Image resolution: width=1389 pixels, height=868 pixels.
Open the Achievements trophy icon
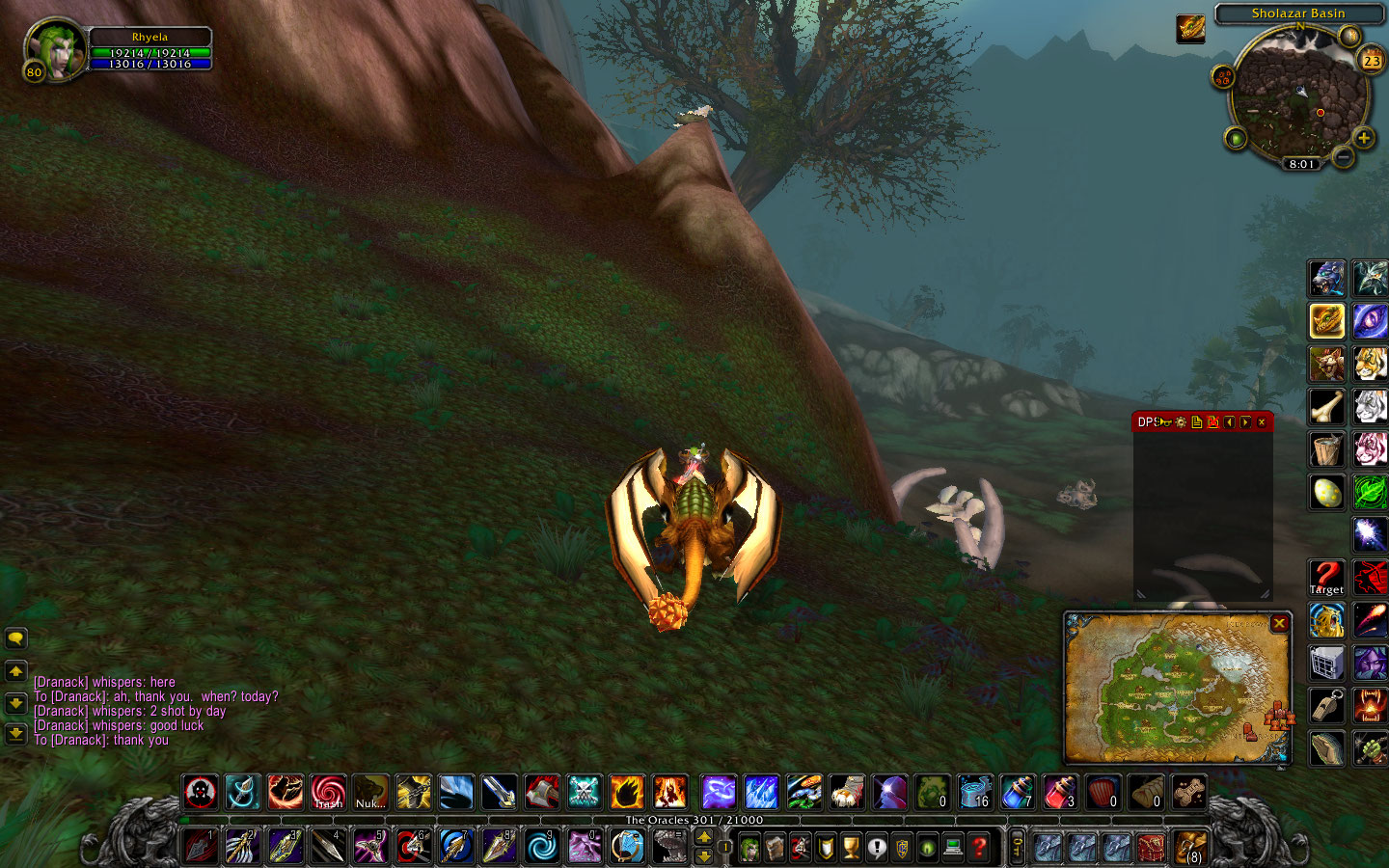point(851,847)
